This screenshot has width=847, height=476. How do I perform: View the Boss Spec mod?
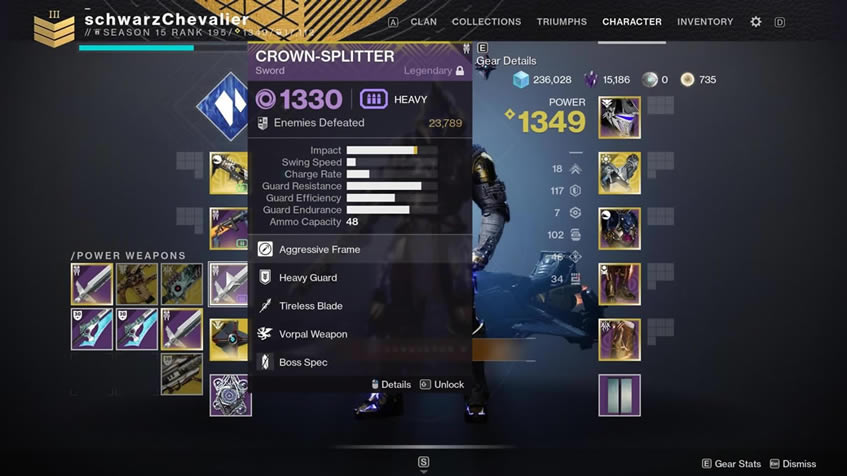[303, 362]
